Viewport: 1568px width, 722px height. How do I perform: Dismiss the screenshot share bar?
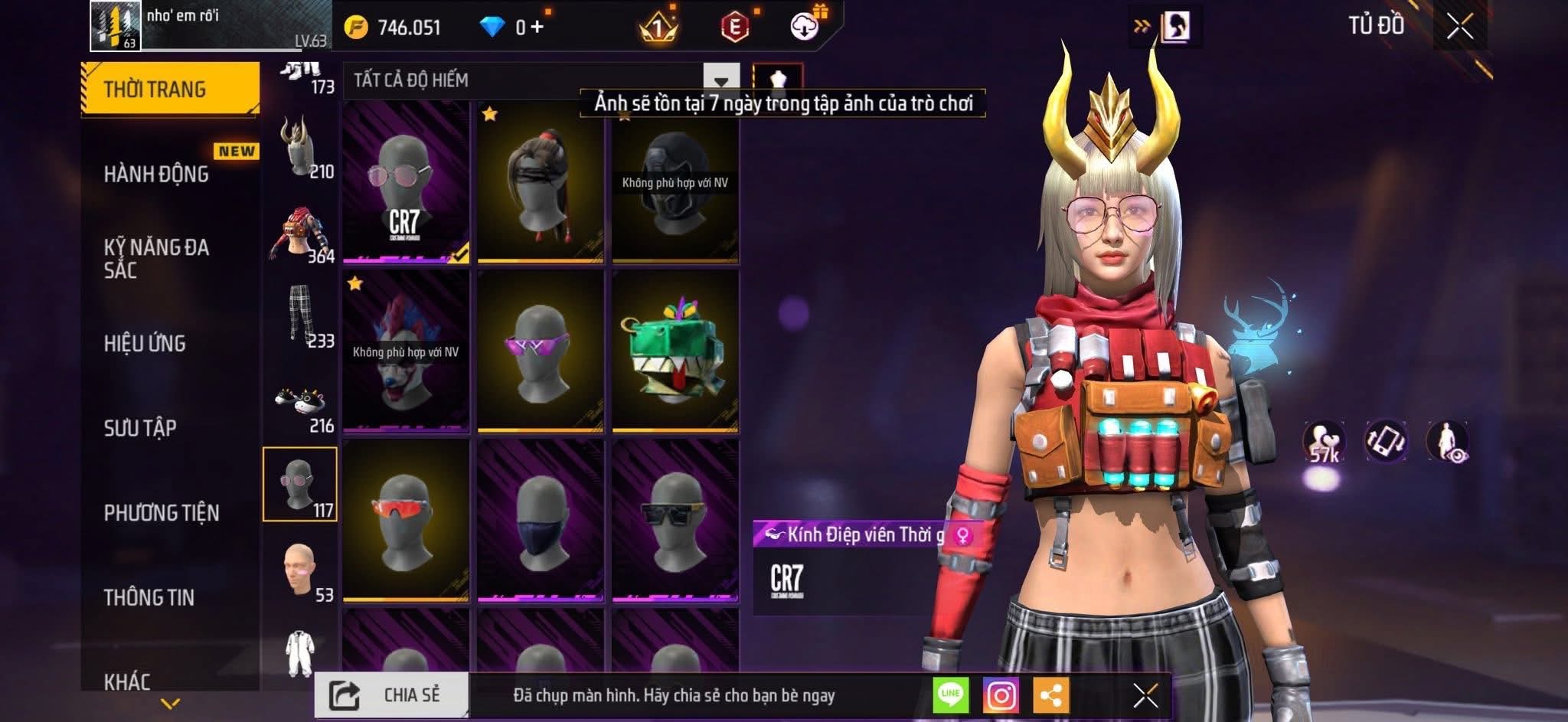coord(1145,695)
